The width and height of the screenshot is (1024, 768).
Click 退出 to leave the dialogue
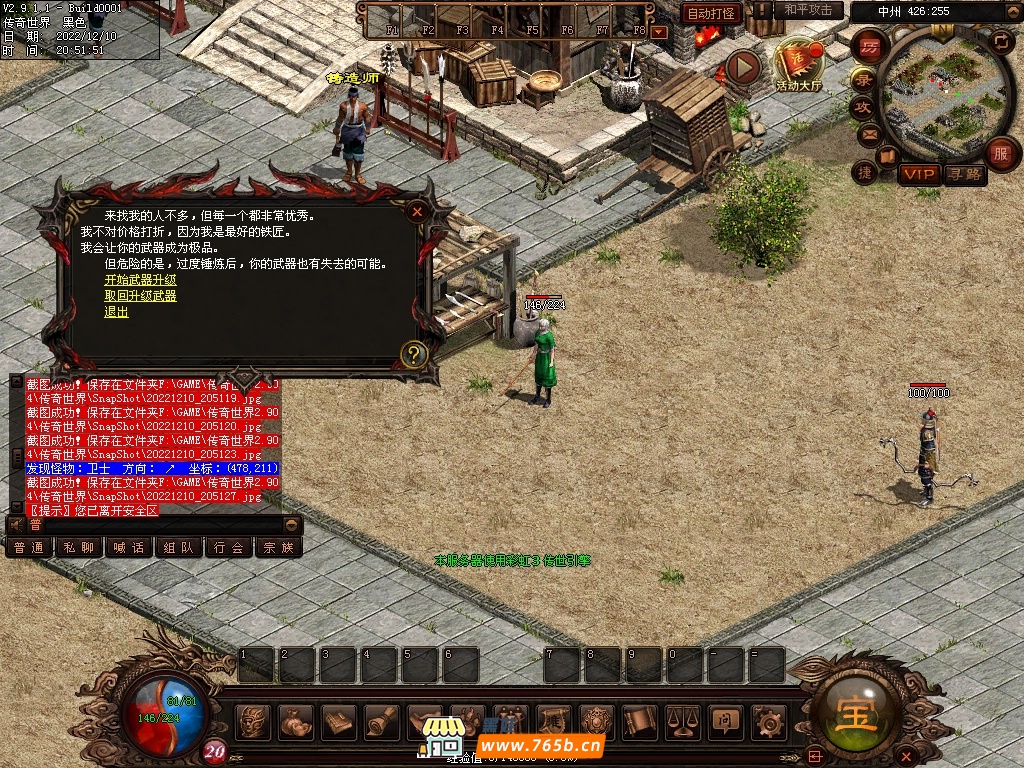click(x=116, y=312)
